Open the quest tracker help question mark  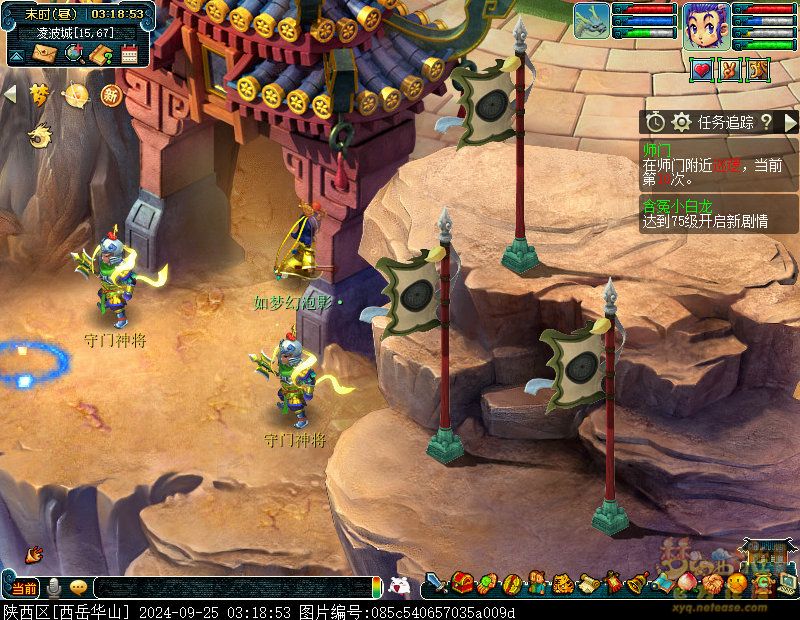click(x=766, y=122)
